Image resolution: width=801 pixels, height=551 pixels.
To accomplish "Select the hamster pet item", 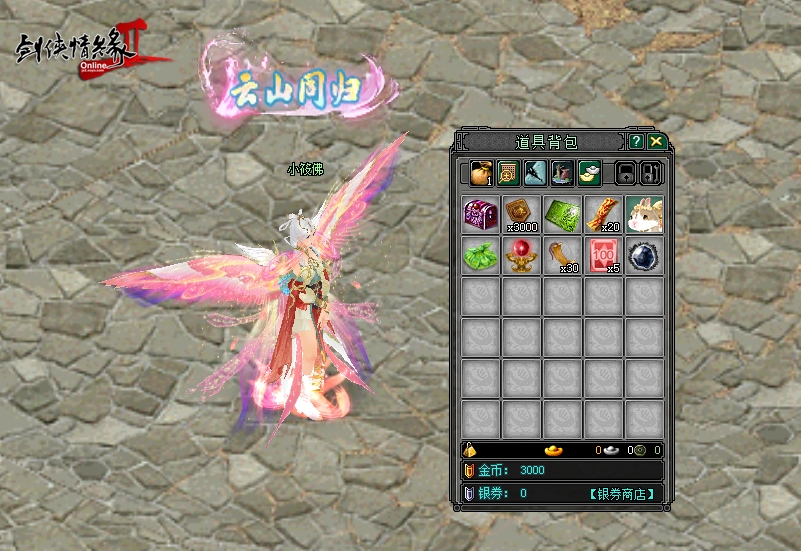I will [x=644, y=215].
